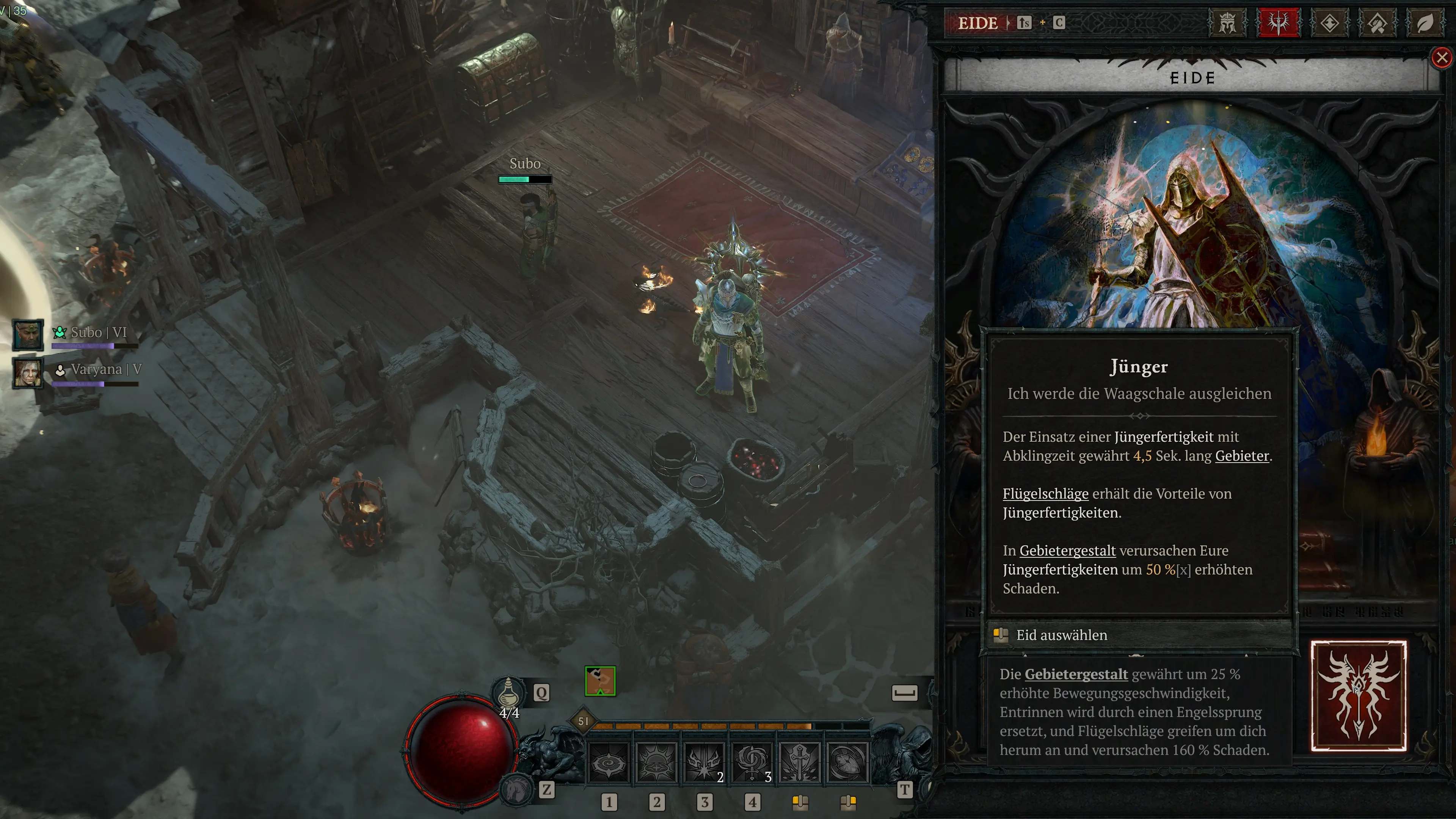1456x819 pixels.
Task: Activate the spinning shield skill slot
Action: [x=847, y=763]
